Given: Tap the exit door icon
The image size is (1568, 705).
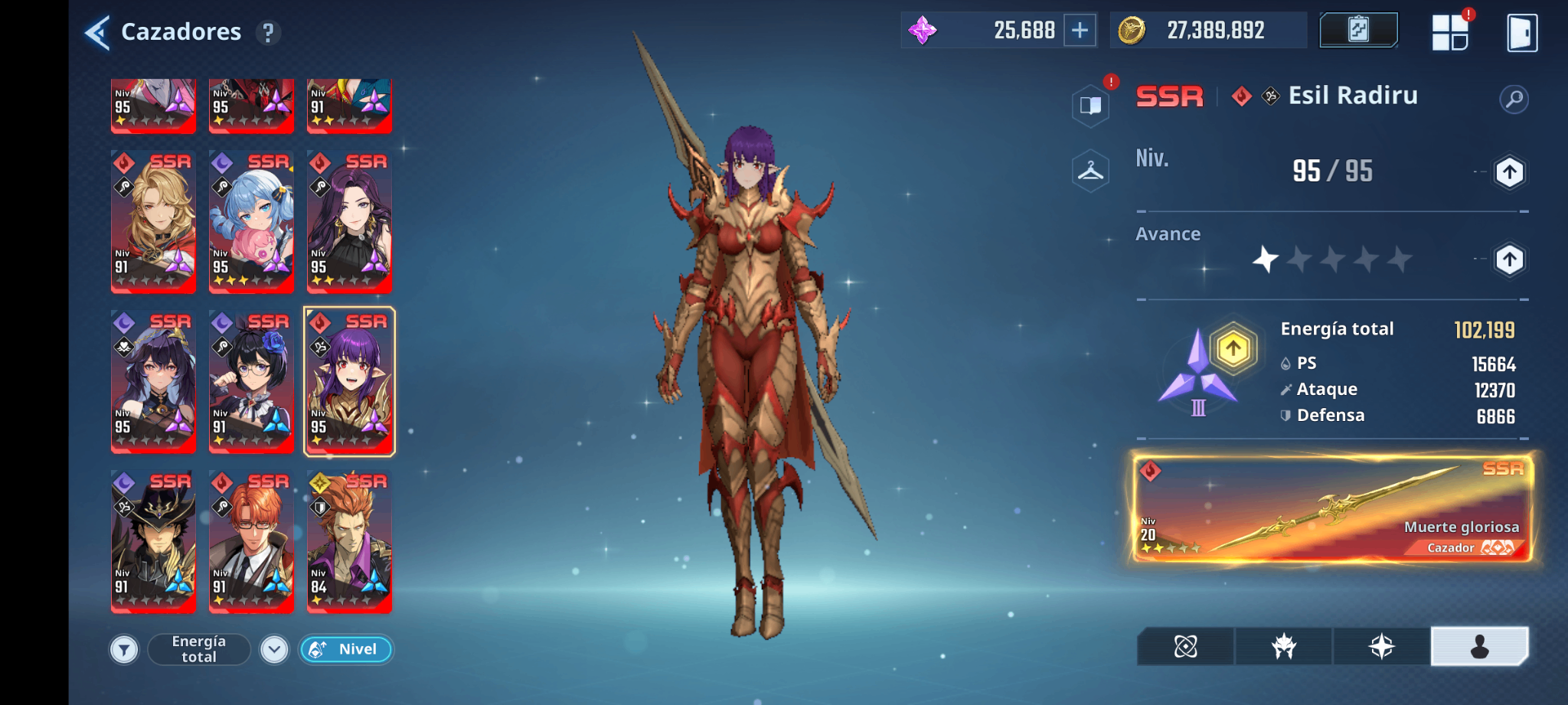Looking at the screenshot, I should tap(1521, 33).
